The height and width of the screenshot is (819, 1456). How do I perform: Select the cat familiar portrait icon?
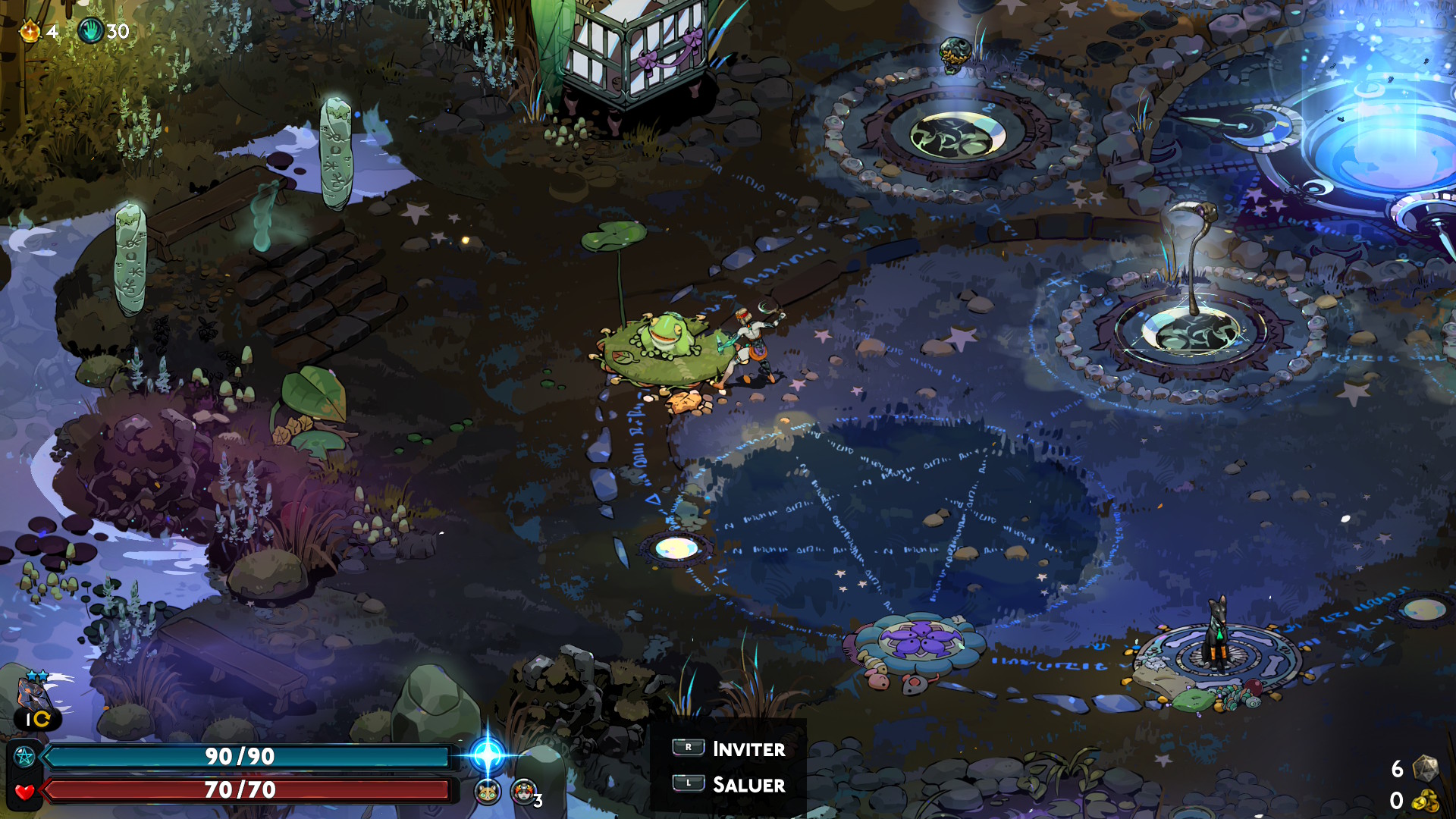(487, 792)
